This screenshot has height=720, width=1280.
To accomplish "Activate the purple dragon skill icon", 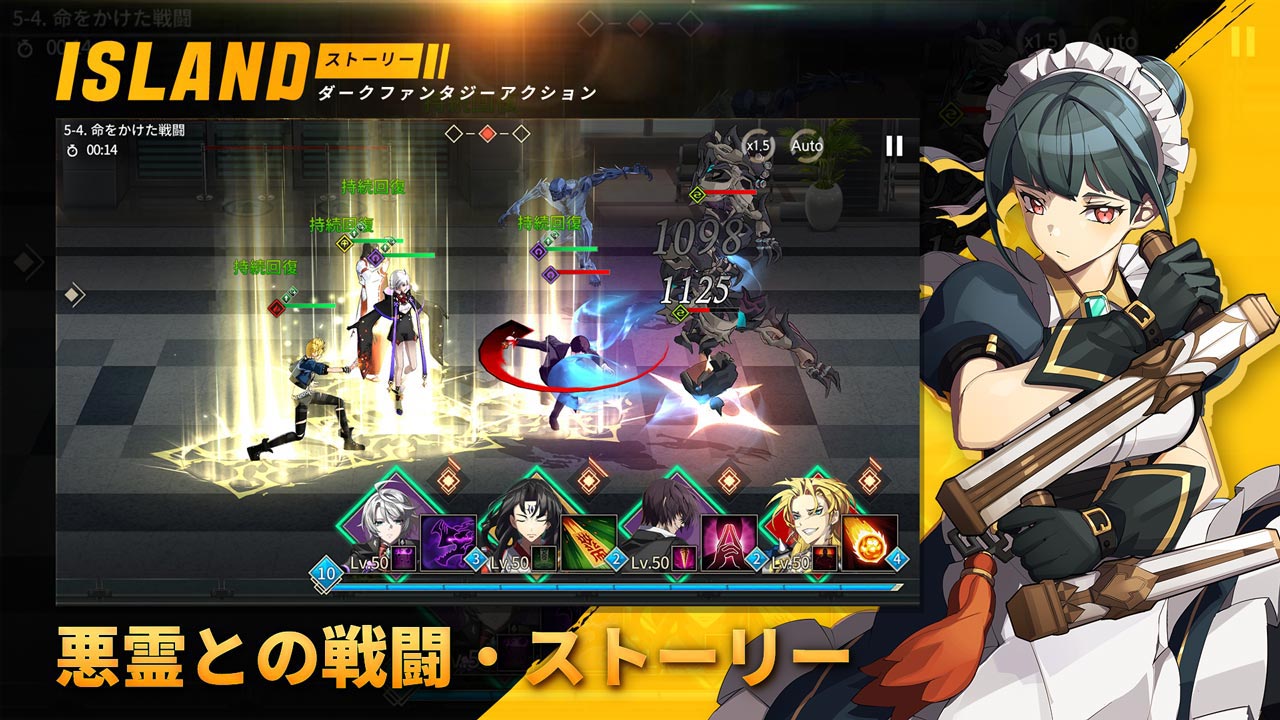I will click(x=448, y=543).
